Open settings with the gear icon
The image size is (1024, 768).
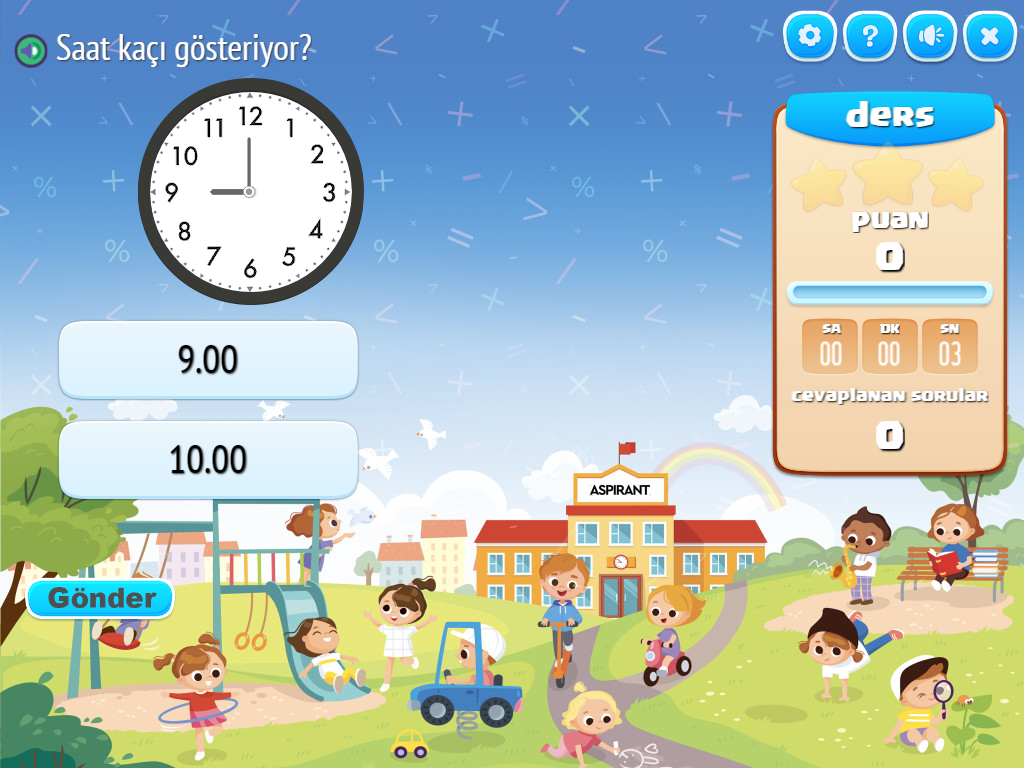pyautogui.click(x=810, y=37)
